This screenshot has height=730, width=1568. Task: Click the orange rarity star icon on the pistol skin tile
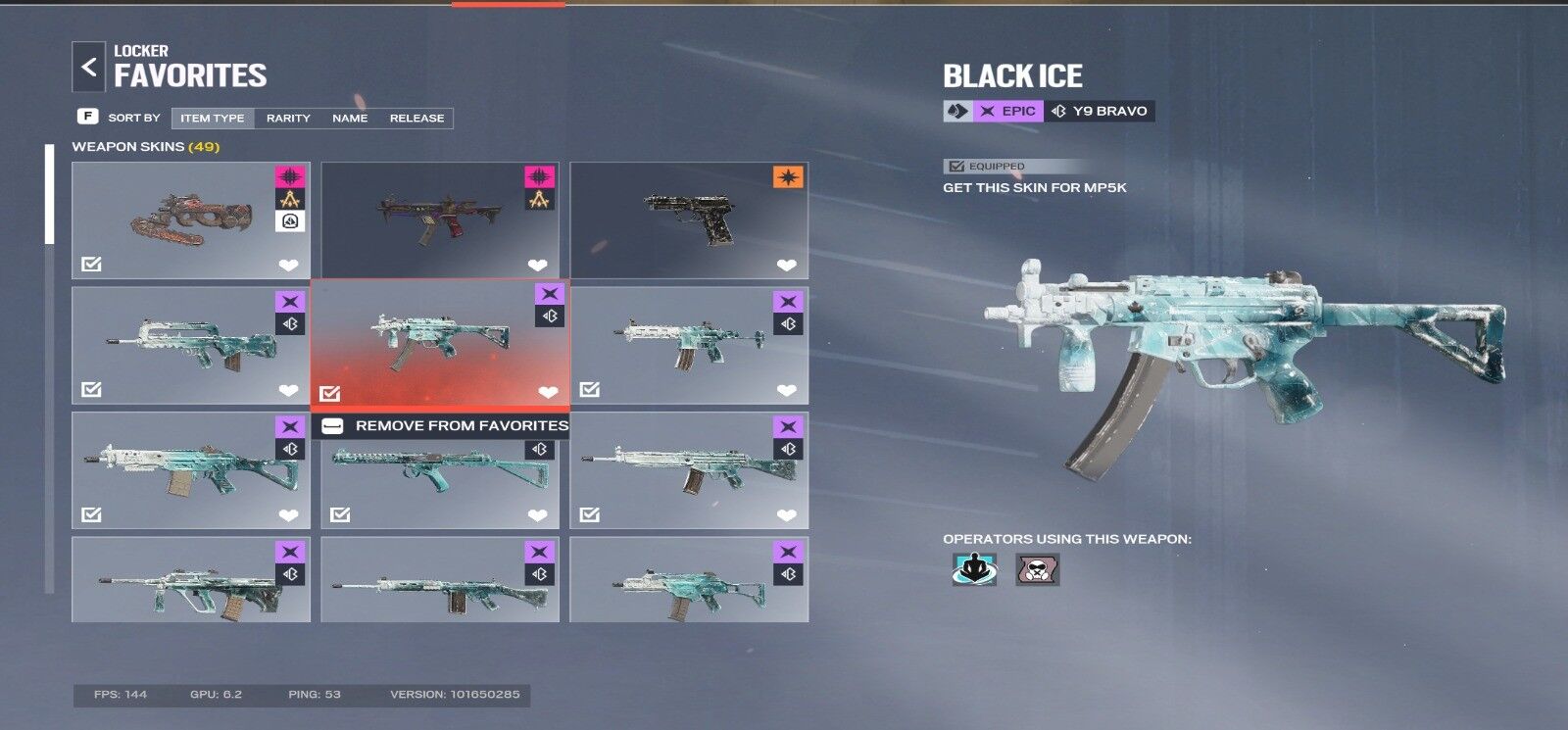(788, 177)
